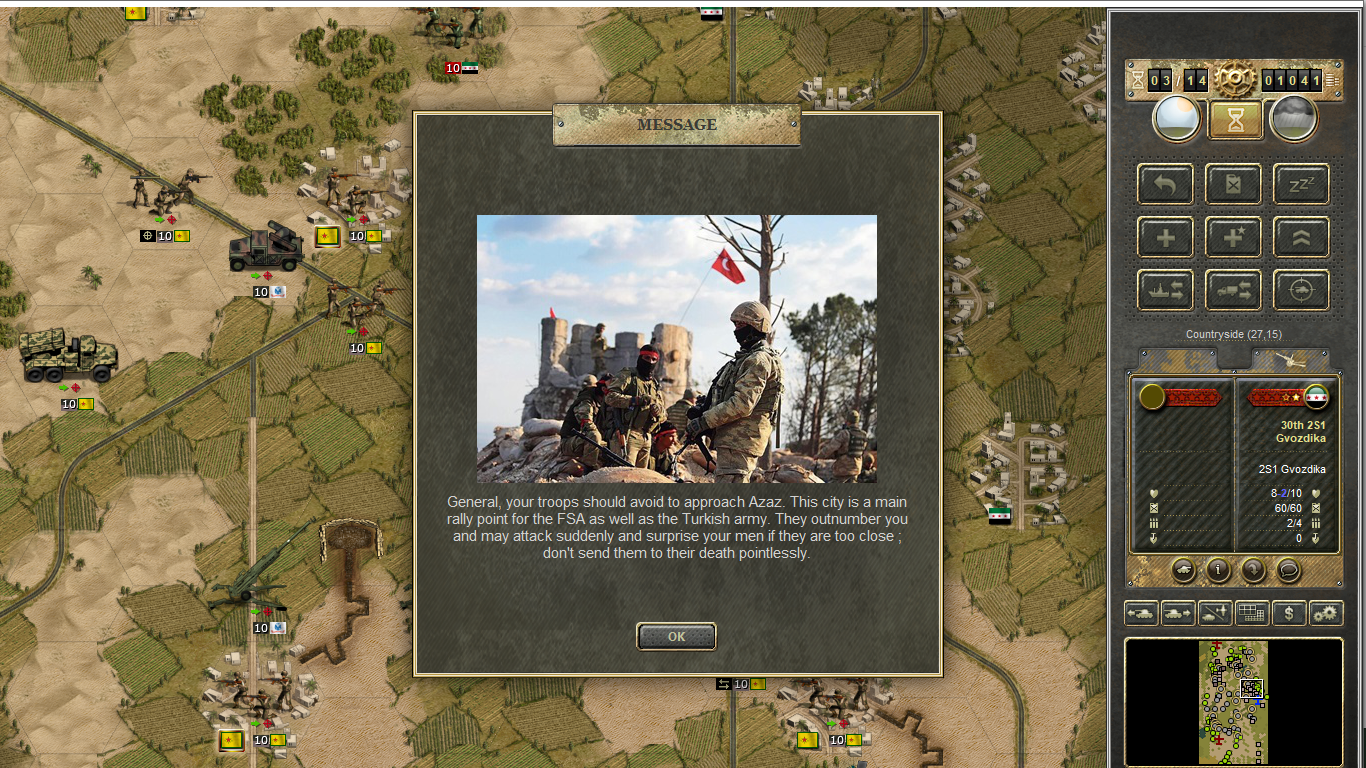Click the tank crosshair targeting button
Screen dimensions: 1366x768
tap(1301, 290)
